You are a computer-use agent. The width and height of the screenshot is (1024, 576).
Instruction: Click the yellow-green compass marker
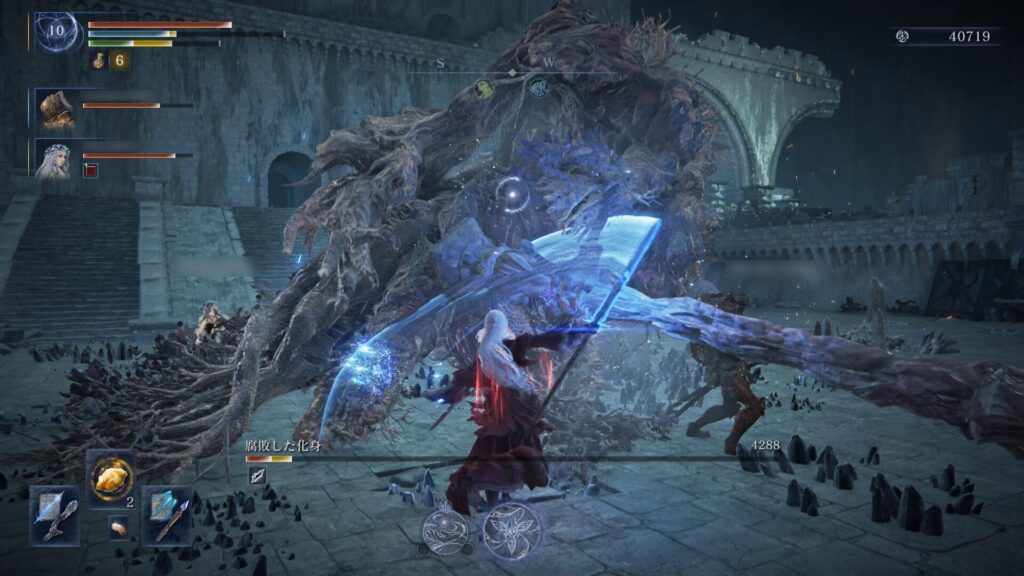click(x=484, y=88)
